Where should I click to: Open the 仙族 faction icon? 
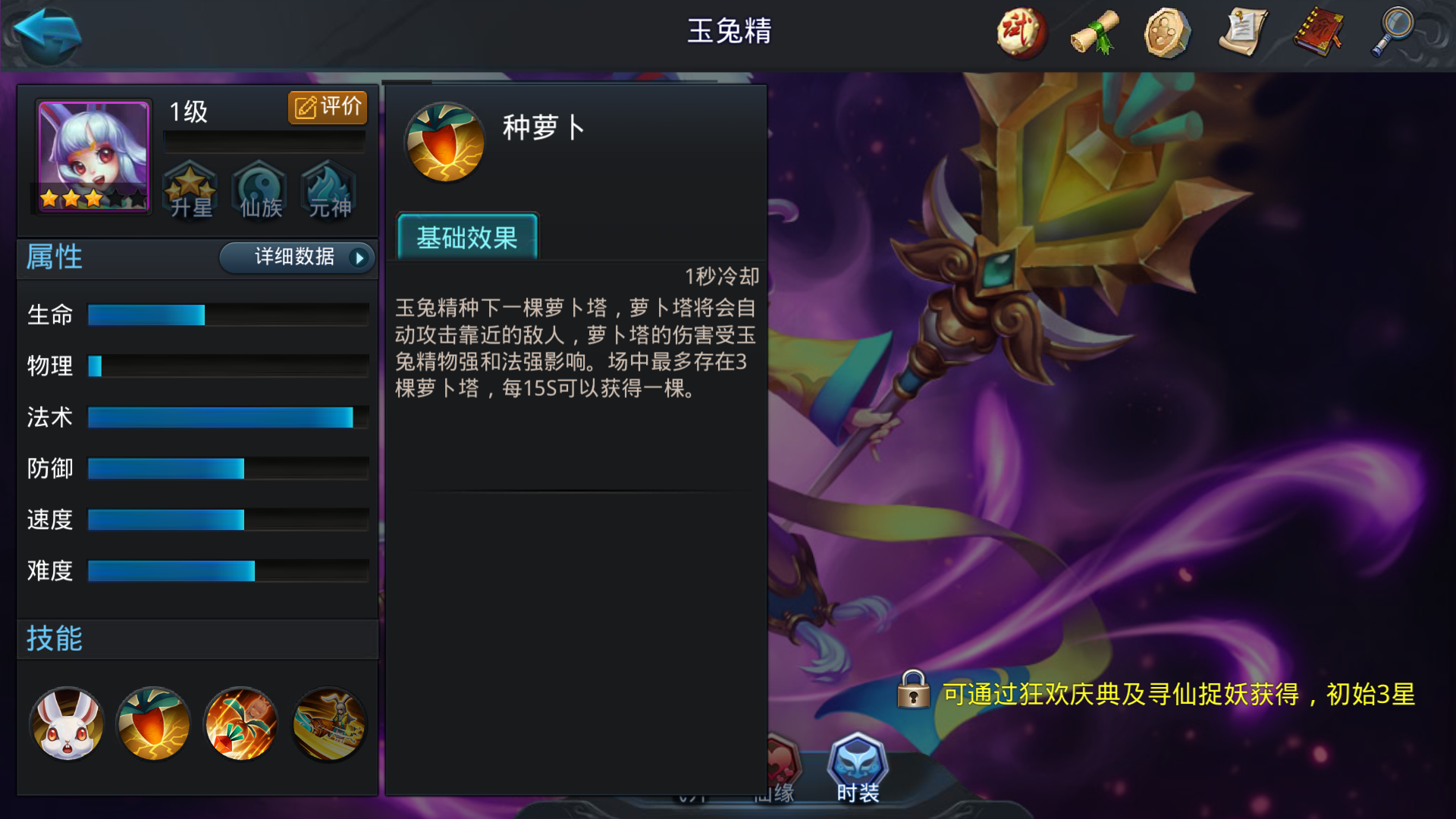(259, 191)
